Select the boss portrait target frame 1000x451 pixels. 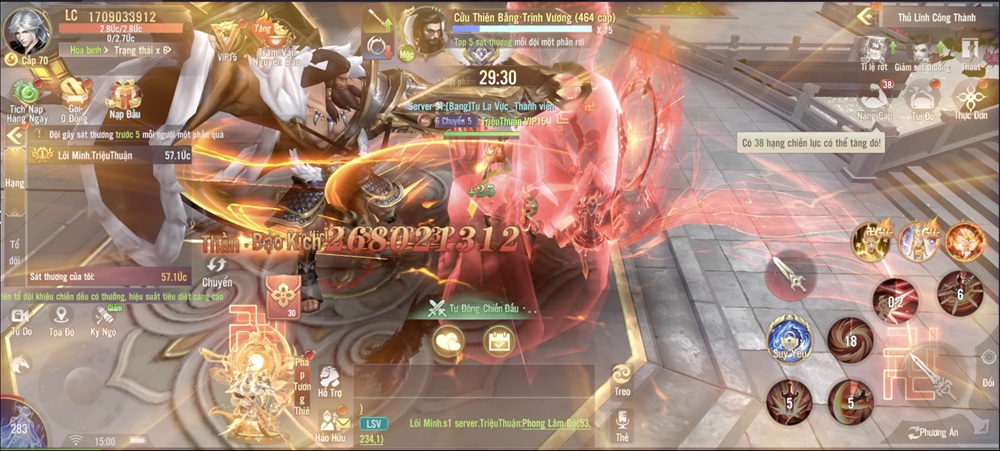428,30
